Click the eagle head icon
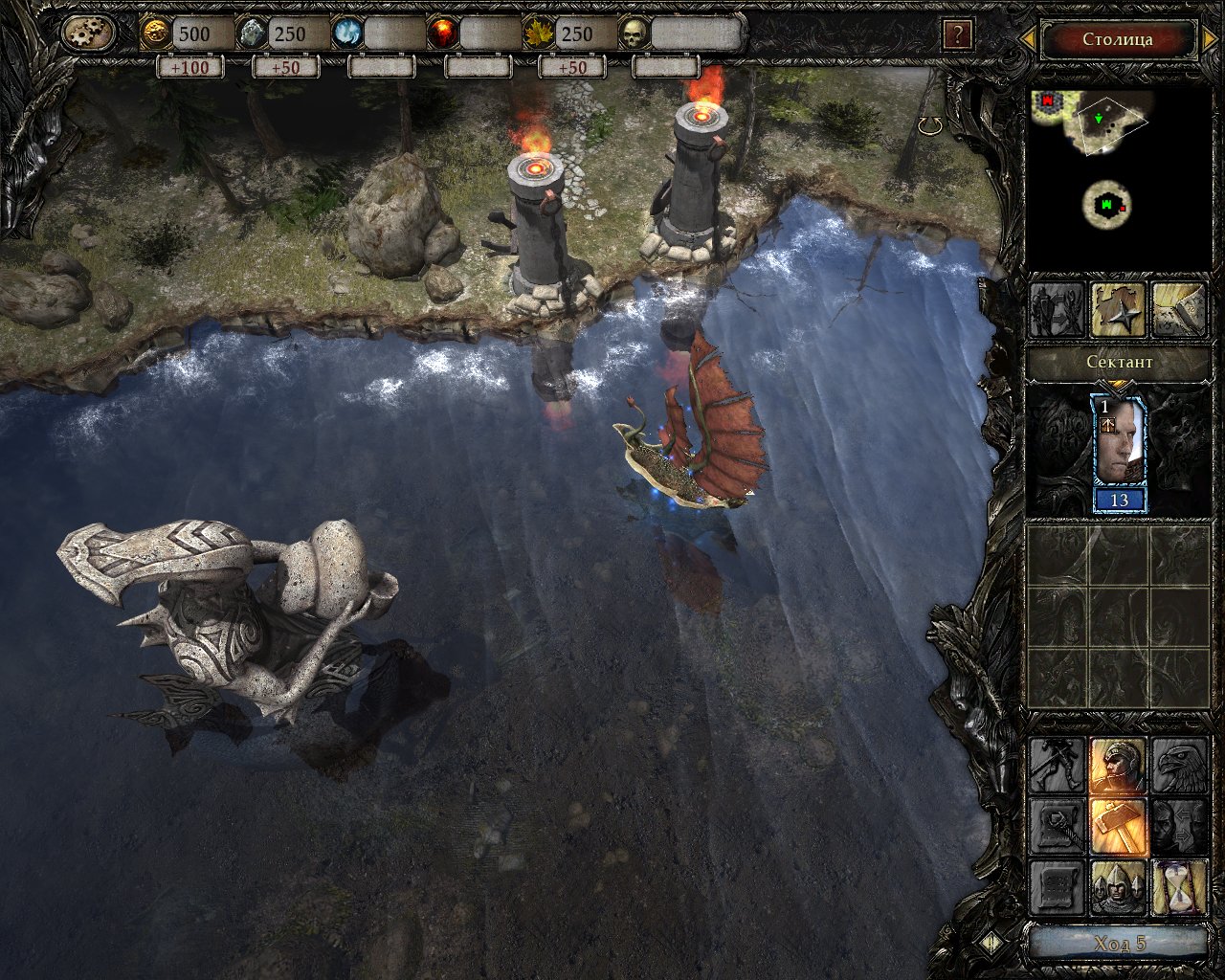The width and height of the screenshot is (1225, 980). coord(1179,765)
